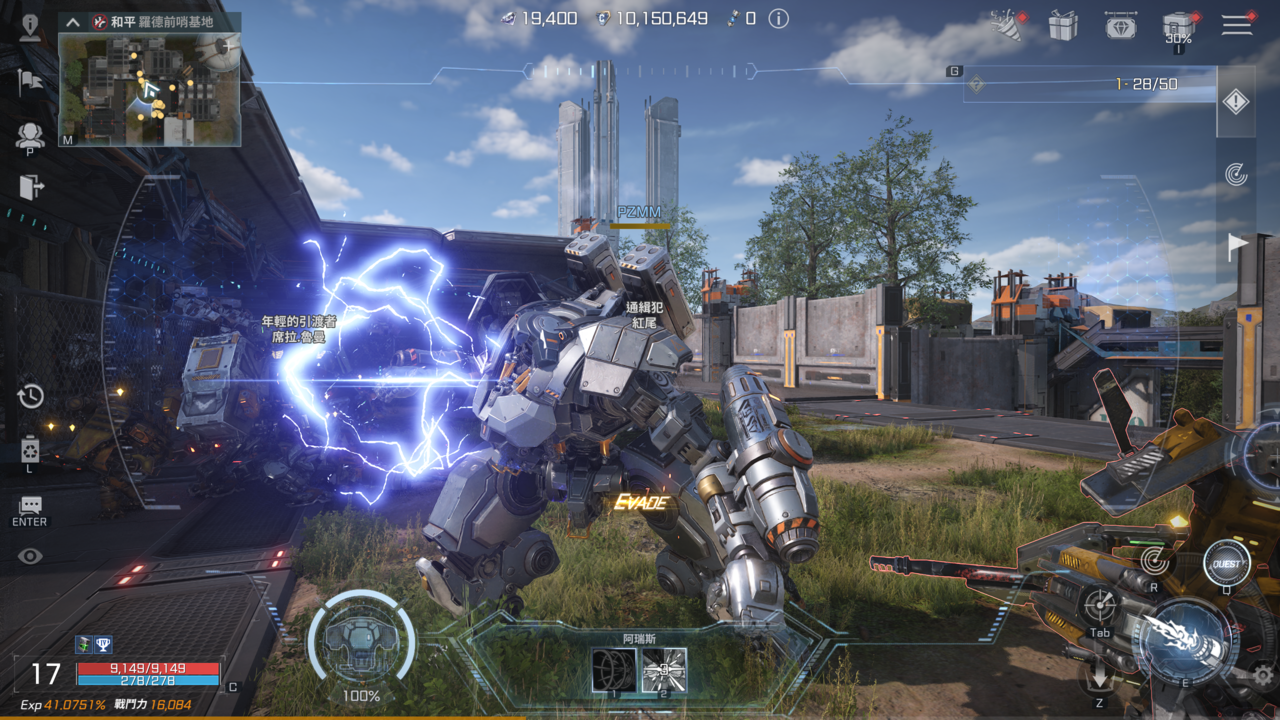This screenshot has height=720, width=1280.
Task: Toggle the eye visibility icon
Action: click(x=30, y=556)
